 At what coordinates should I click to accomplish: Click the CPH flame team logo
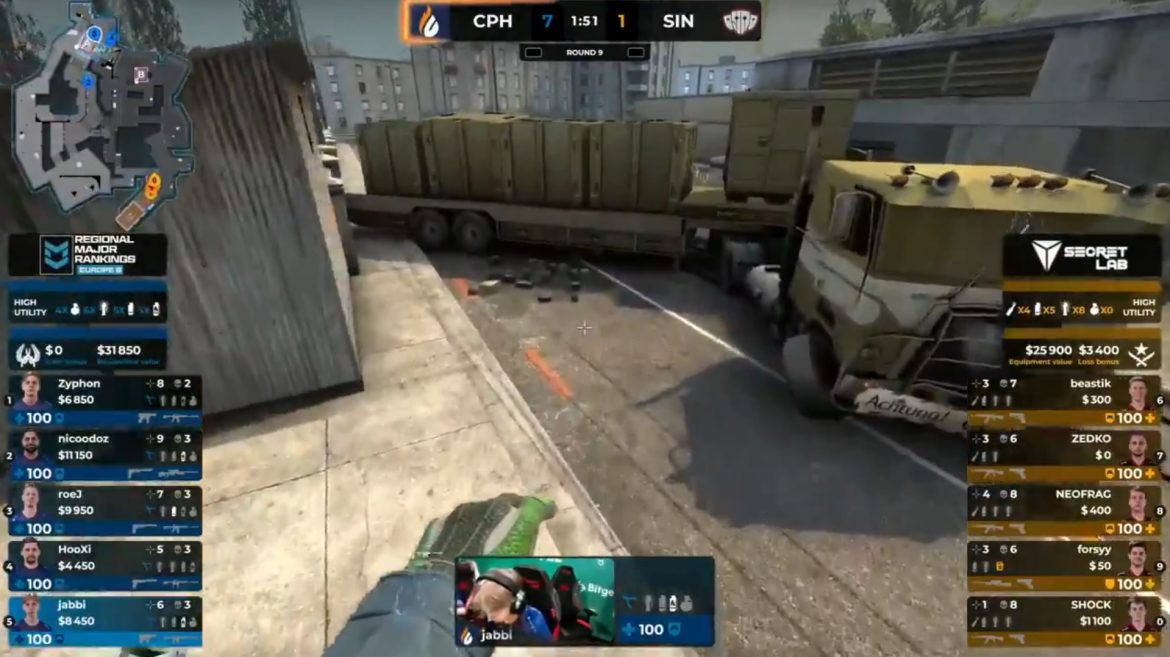click(427, 21)
